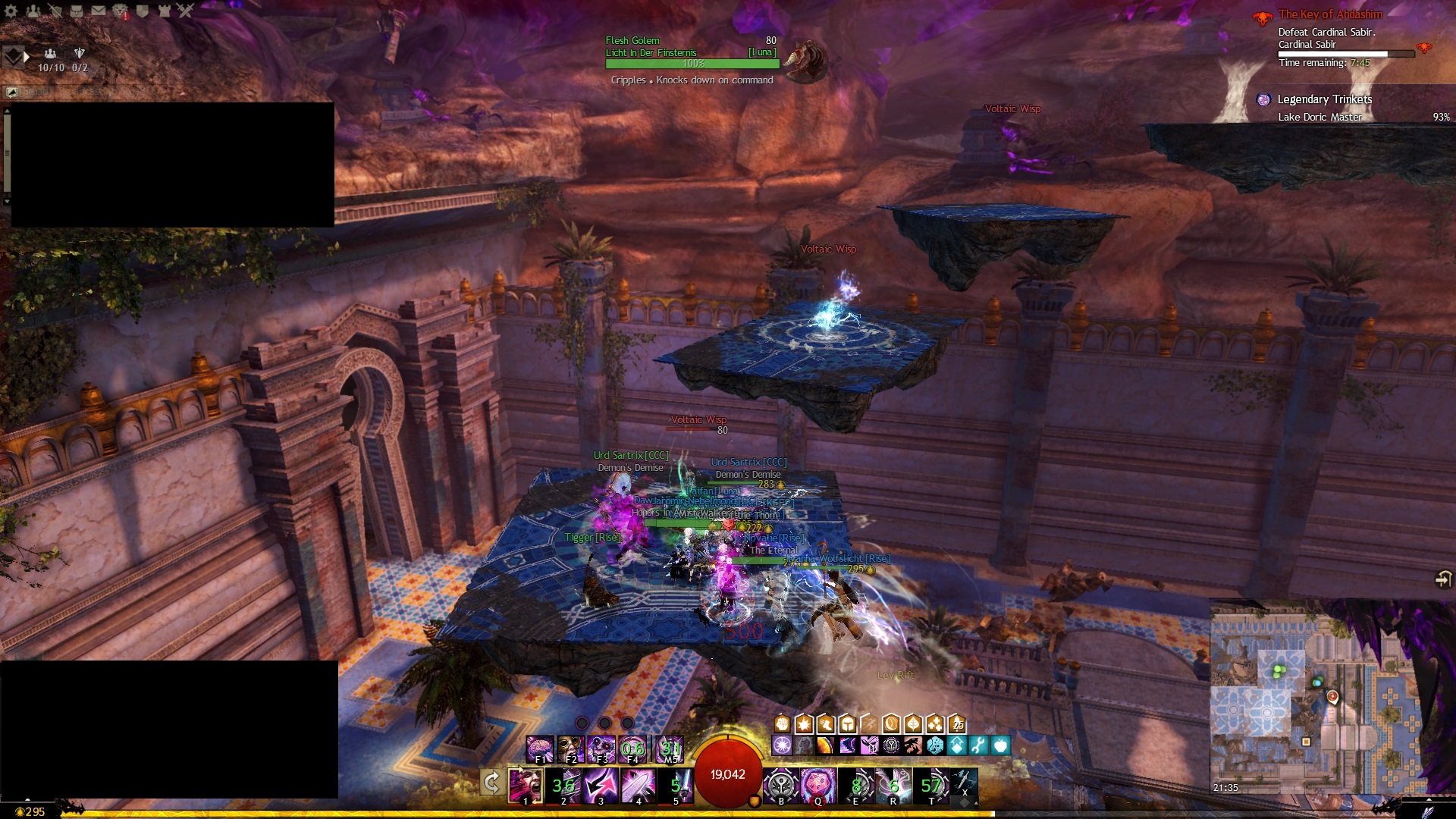Activate weapon skill 1 screaming face
The width and height of the screenshot is (1456, 819).
coord(525,785)
